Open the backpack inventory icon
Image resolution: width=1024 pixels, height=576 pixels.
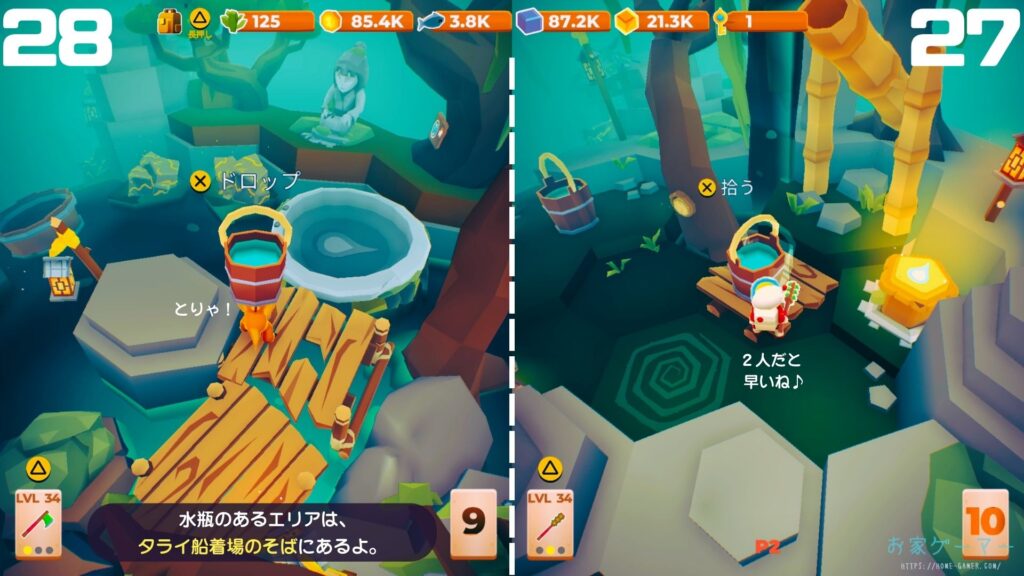point(170,21)
